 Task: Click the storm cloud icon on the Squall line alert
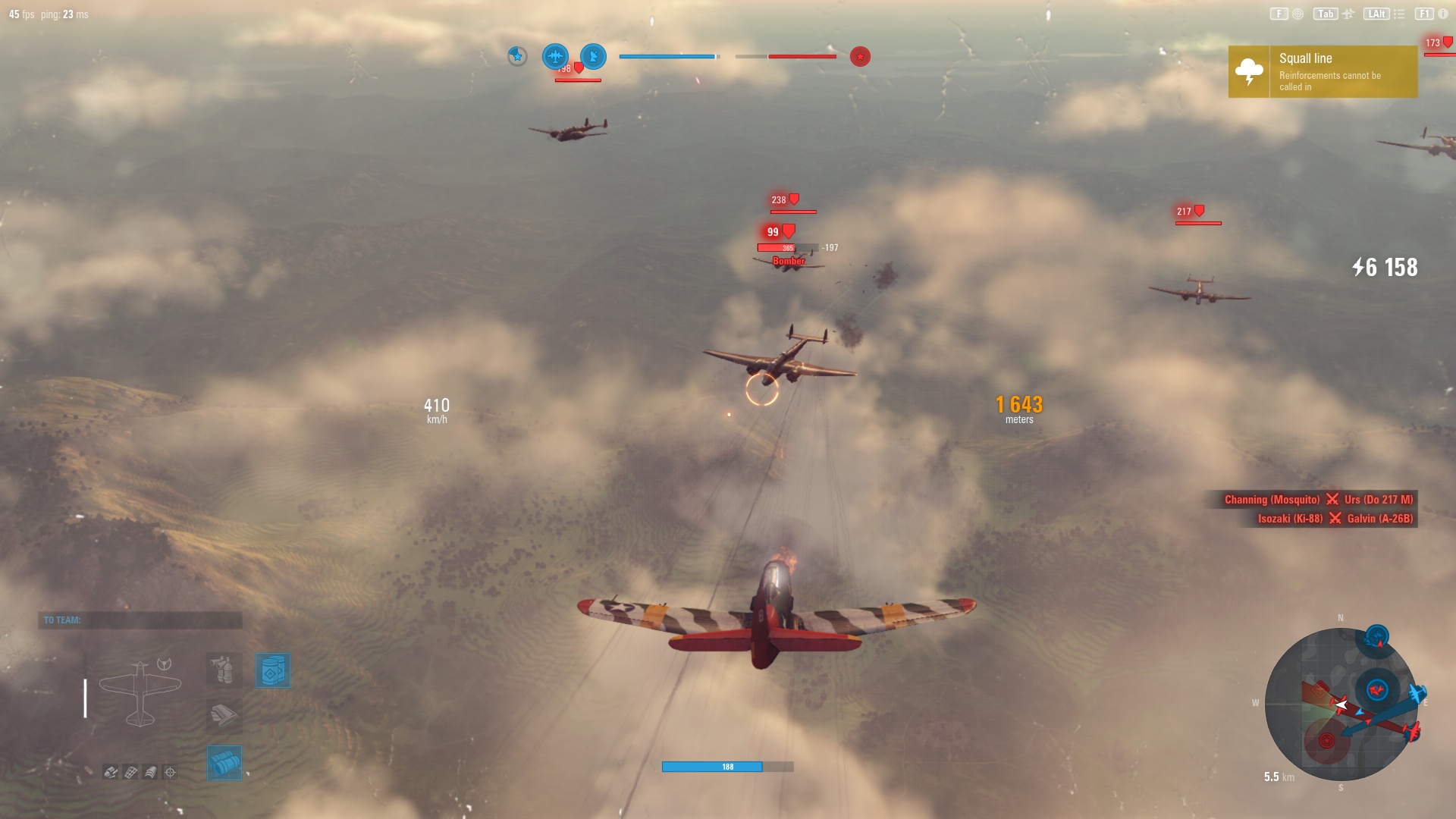pos(1247,71)
